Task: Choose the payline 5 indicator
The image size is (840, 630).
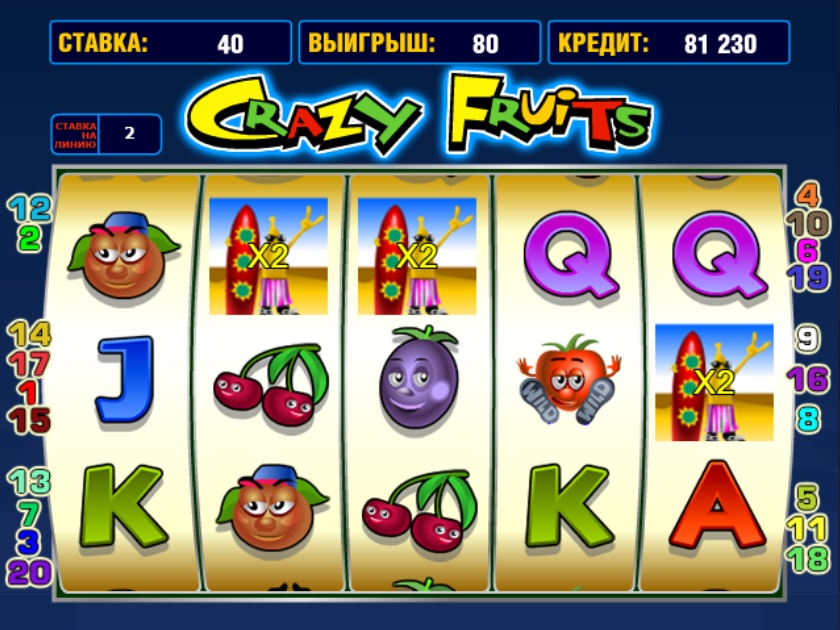Action: pos(807,497)
